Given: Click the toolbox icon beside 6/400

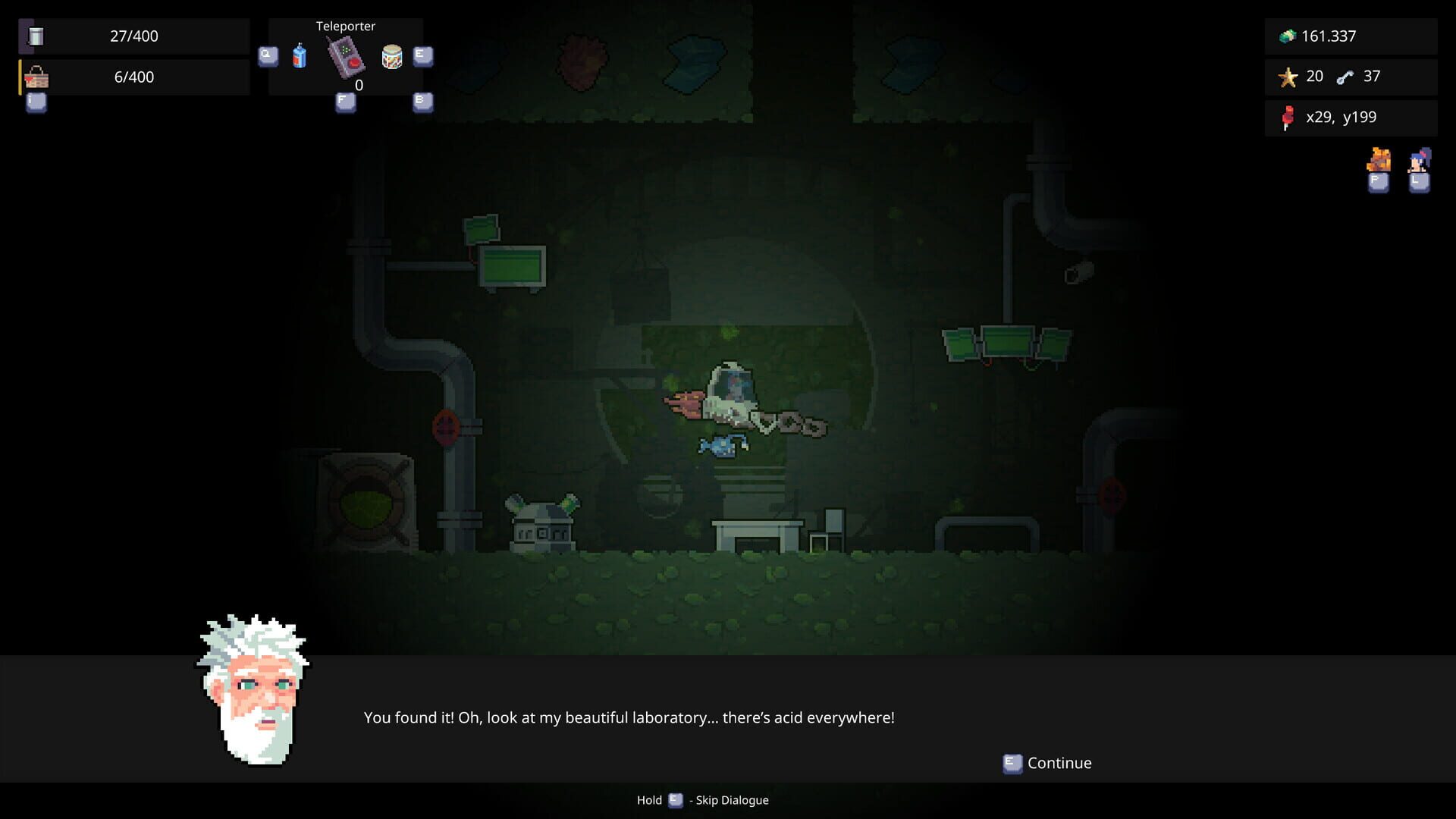Looking at the screenshot, I should tap(38, 76).
